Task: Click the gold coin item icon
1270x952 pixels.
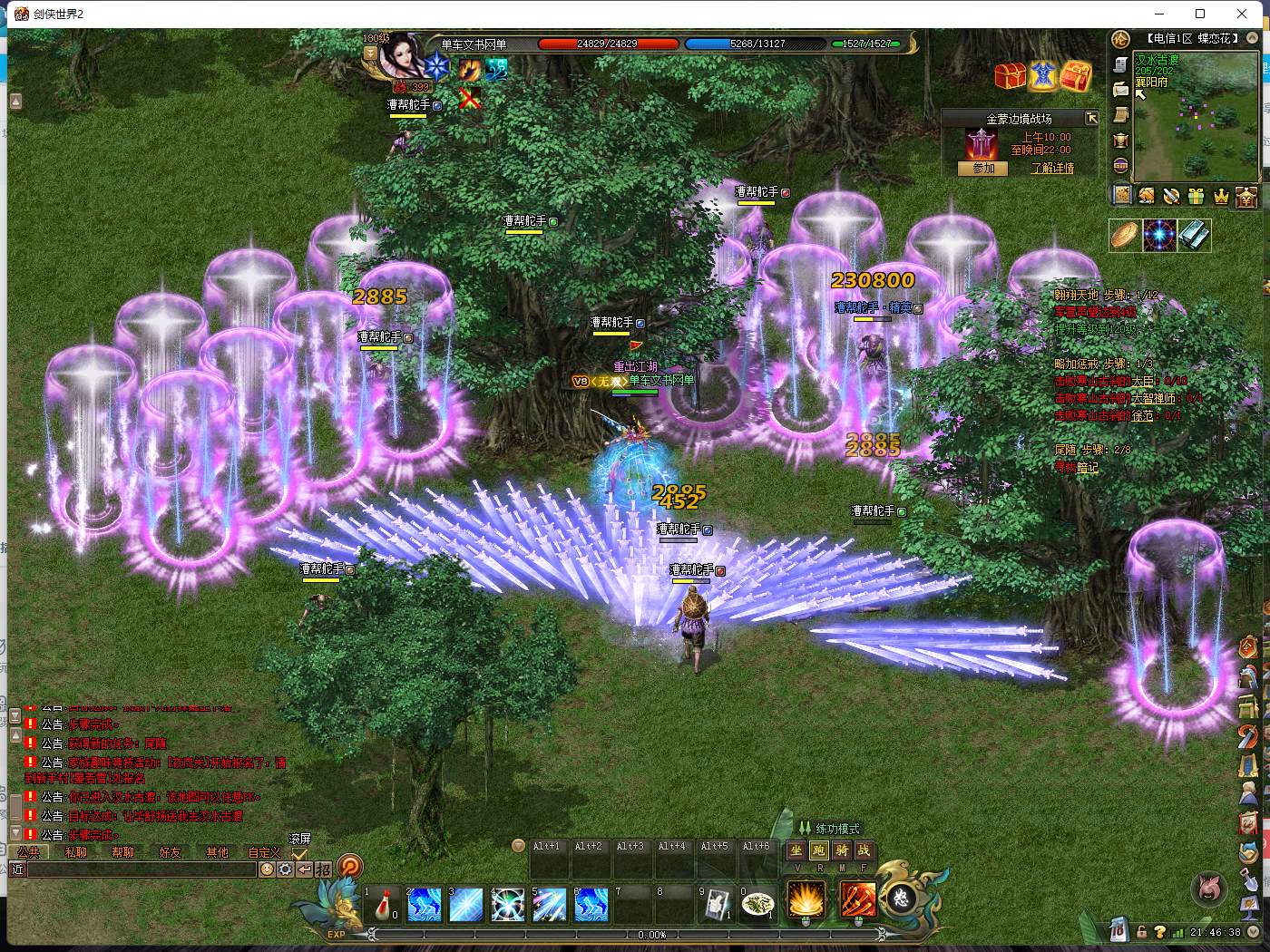Action: coord(1125,235)
